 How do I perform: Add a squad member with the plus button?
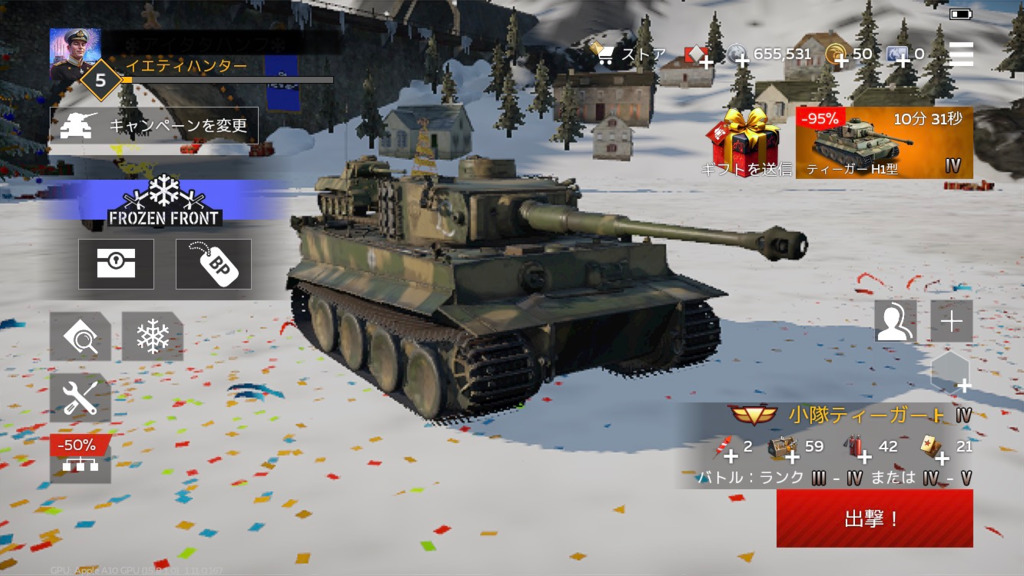pyautogui.click(x=951, y=321)
